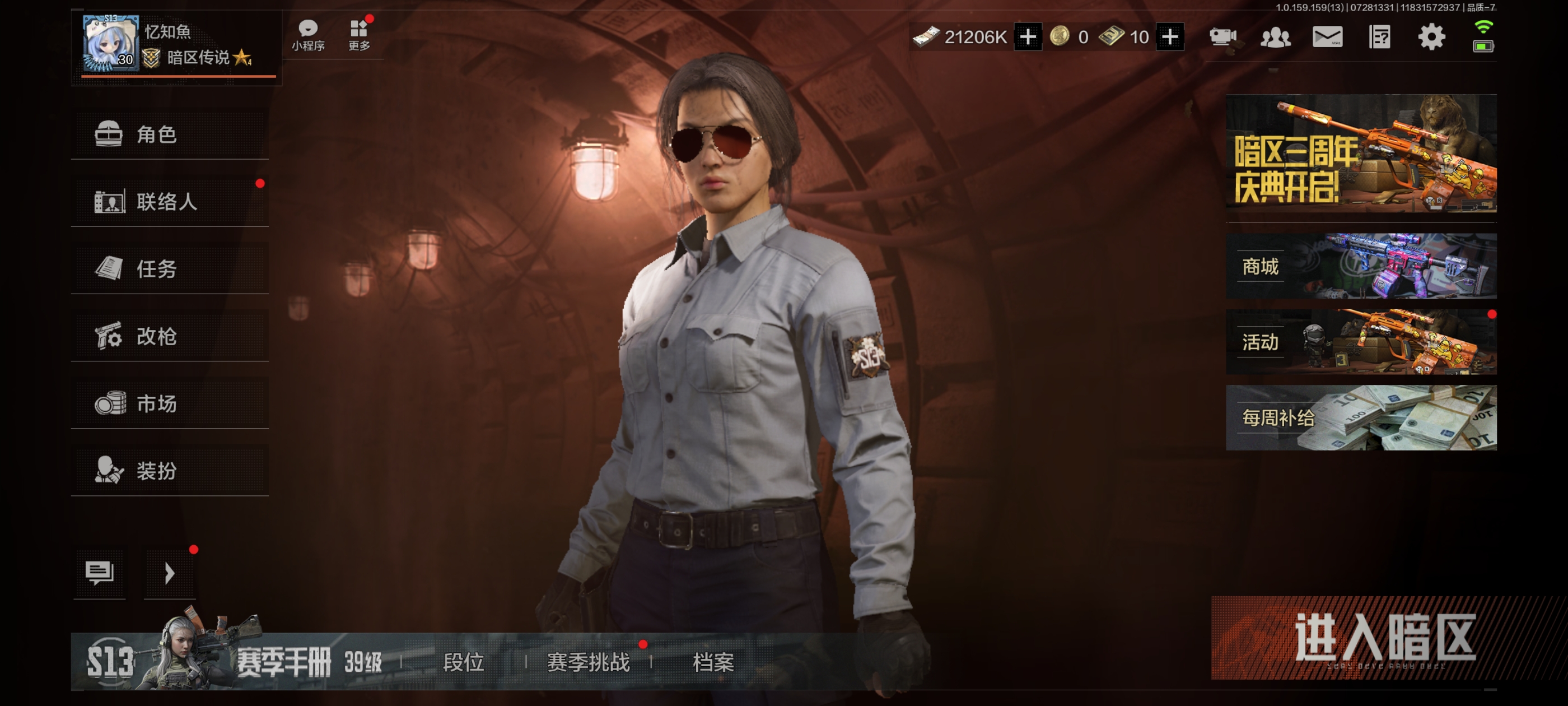Screen dimensions: 1568x706
Task: Open the chat message icon
Action: click(100, 573)
